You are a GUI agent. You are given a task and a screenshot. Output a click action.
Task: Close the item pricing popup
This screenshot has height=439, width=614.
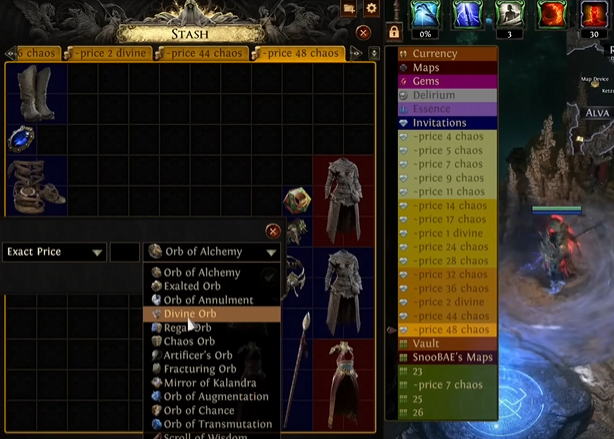[272, 231]
